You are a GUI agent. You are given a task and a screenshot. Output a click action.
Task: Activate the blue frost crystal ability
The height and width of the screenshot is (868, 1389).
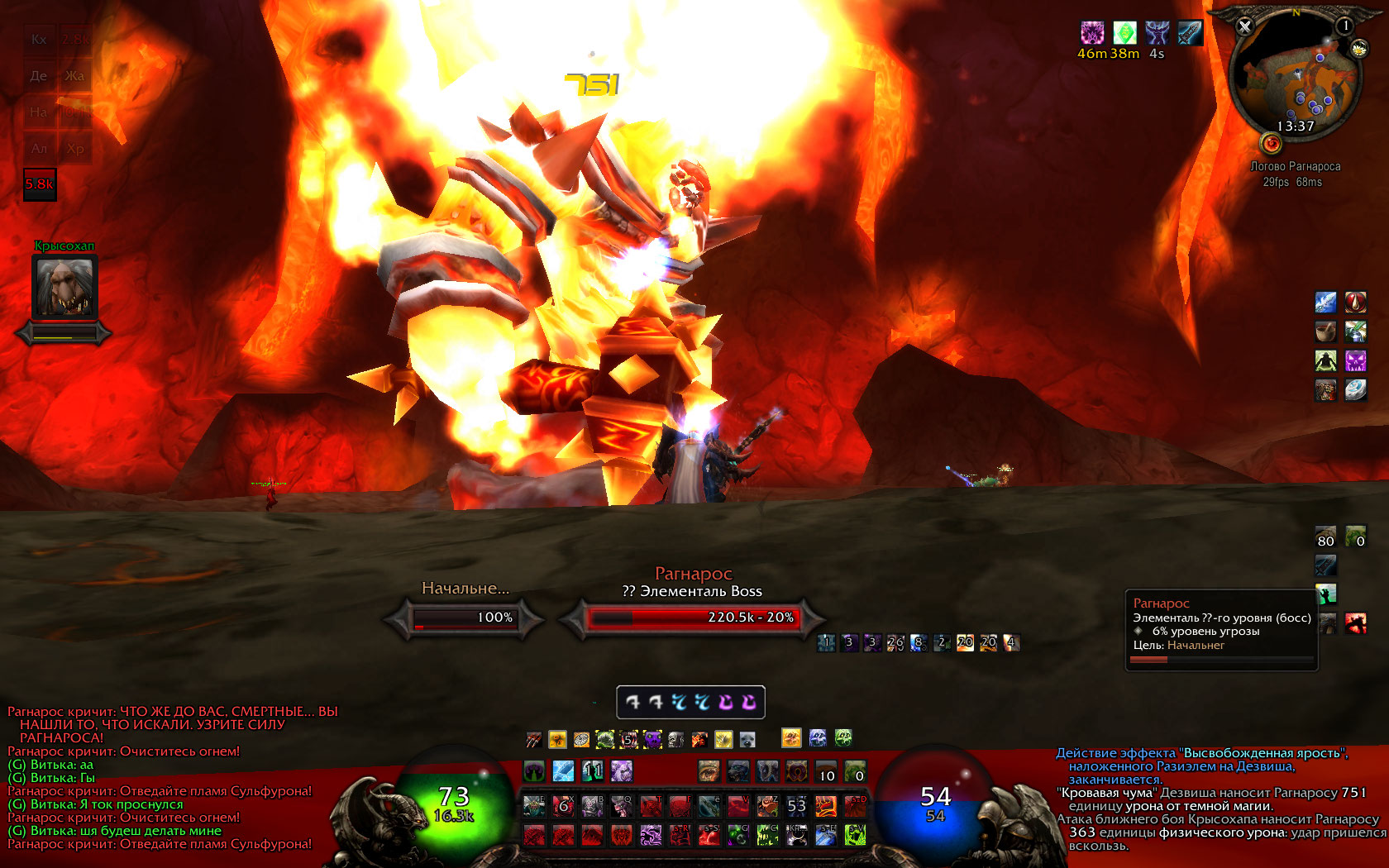[x=563, y=770]
